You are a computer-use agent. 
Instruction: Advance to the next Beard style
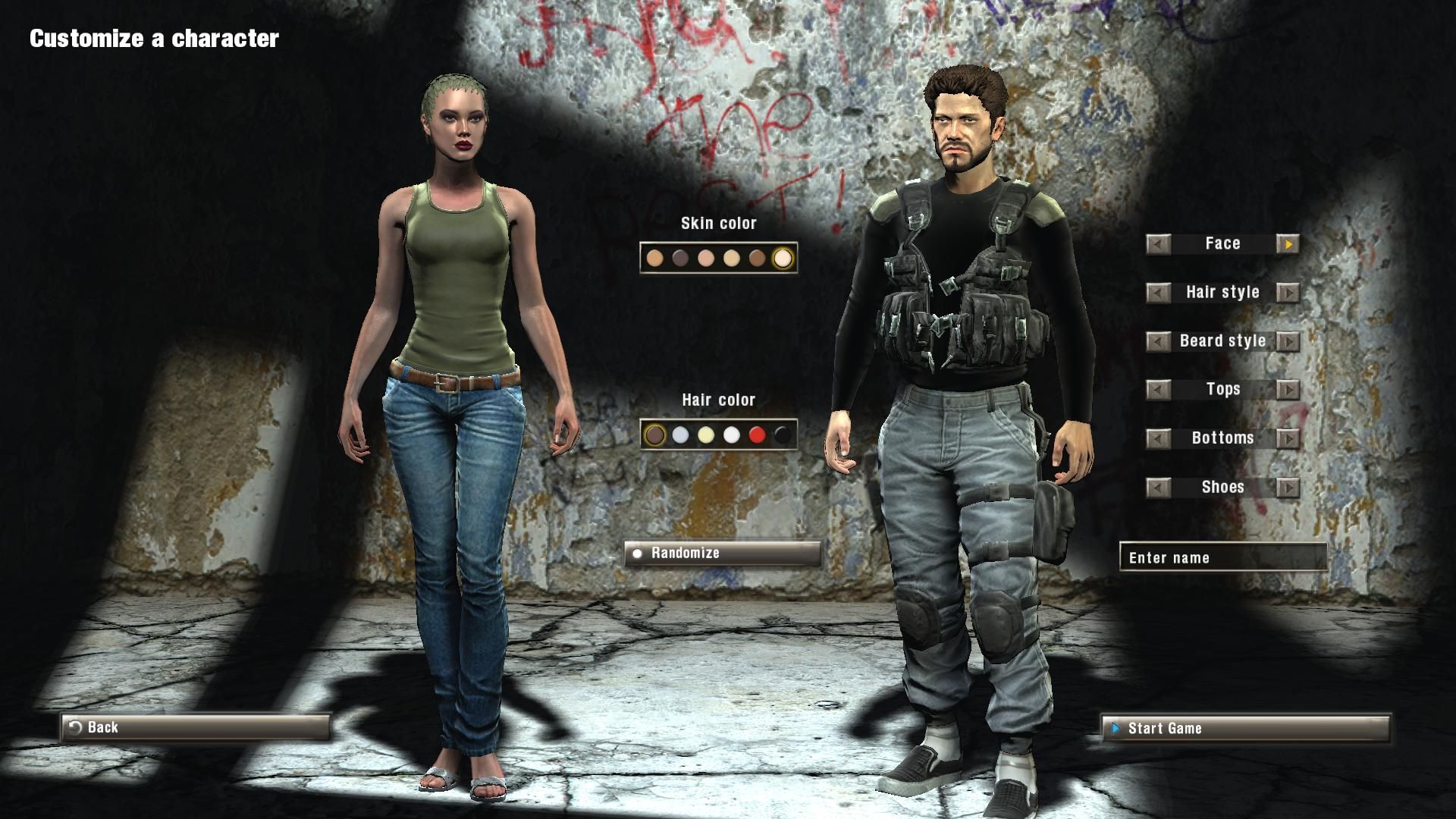click(x=1288, y=341)
